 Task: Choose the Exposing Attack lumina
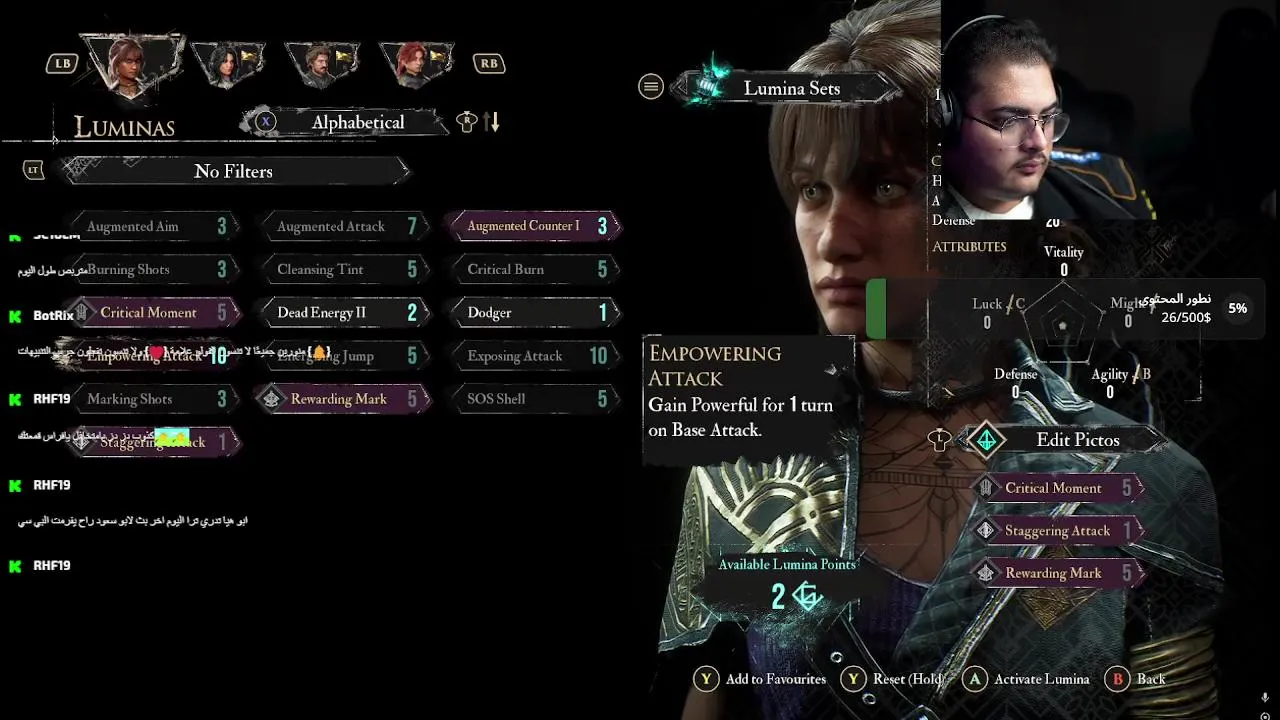click(532, 356)
